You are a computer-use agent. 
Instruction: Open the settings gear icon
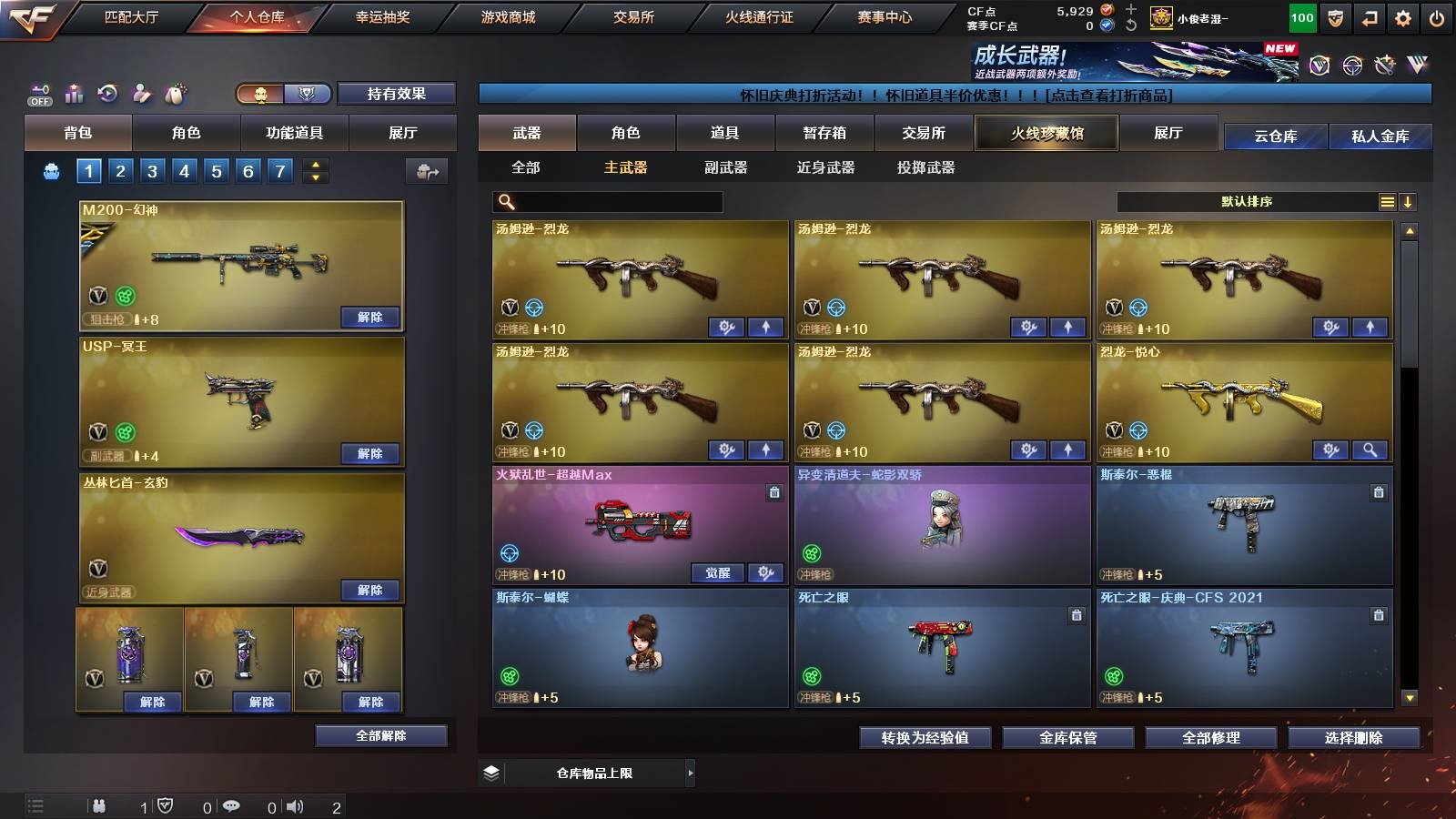[x=1404, y=15]
